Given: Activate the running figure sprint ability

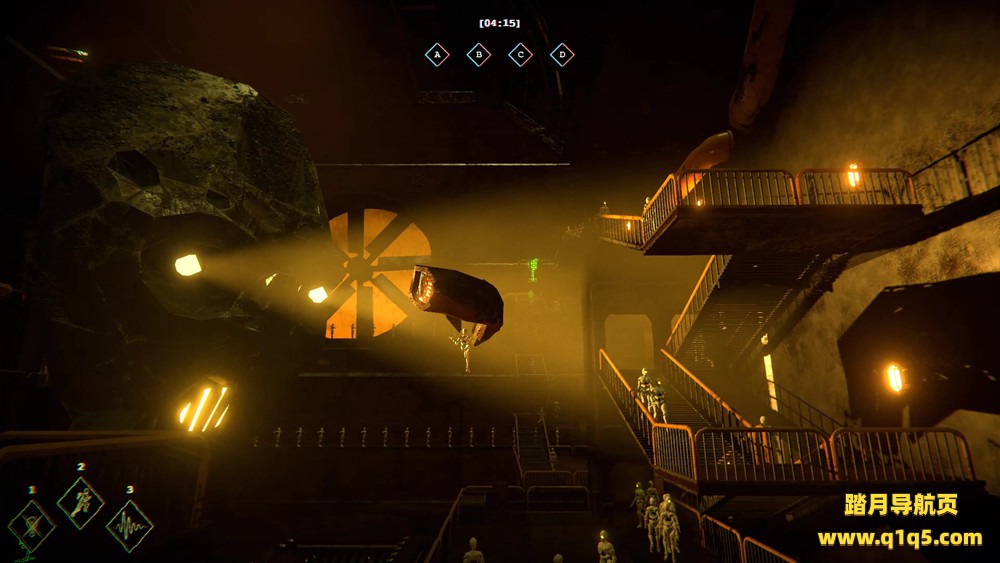Looking at the screenshot, I should tap(81, 502).
